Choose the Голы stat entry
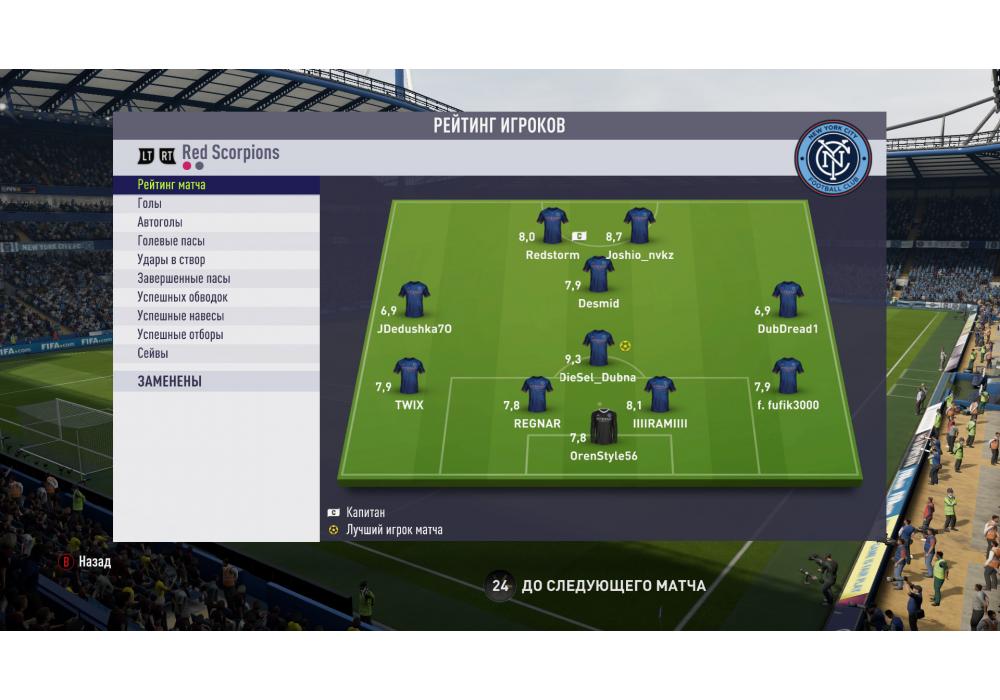Screen dimensions: 1000x700 pyautogui.click(x=216, y=204)
